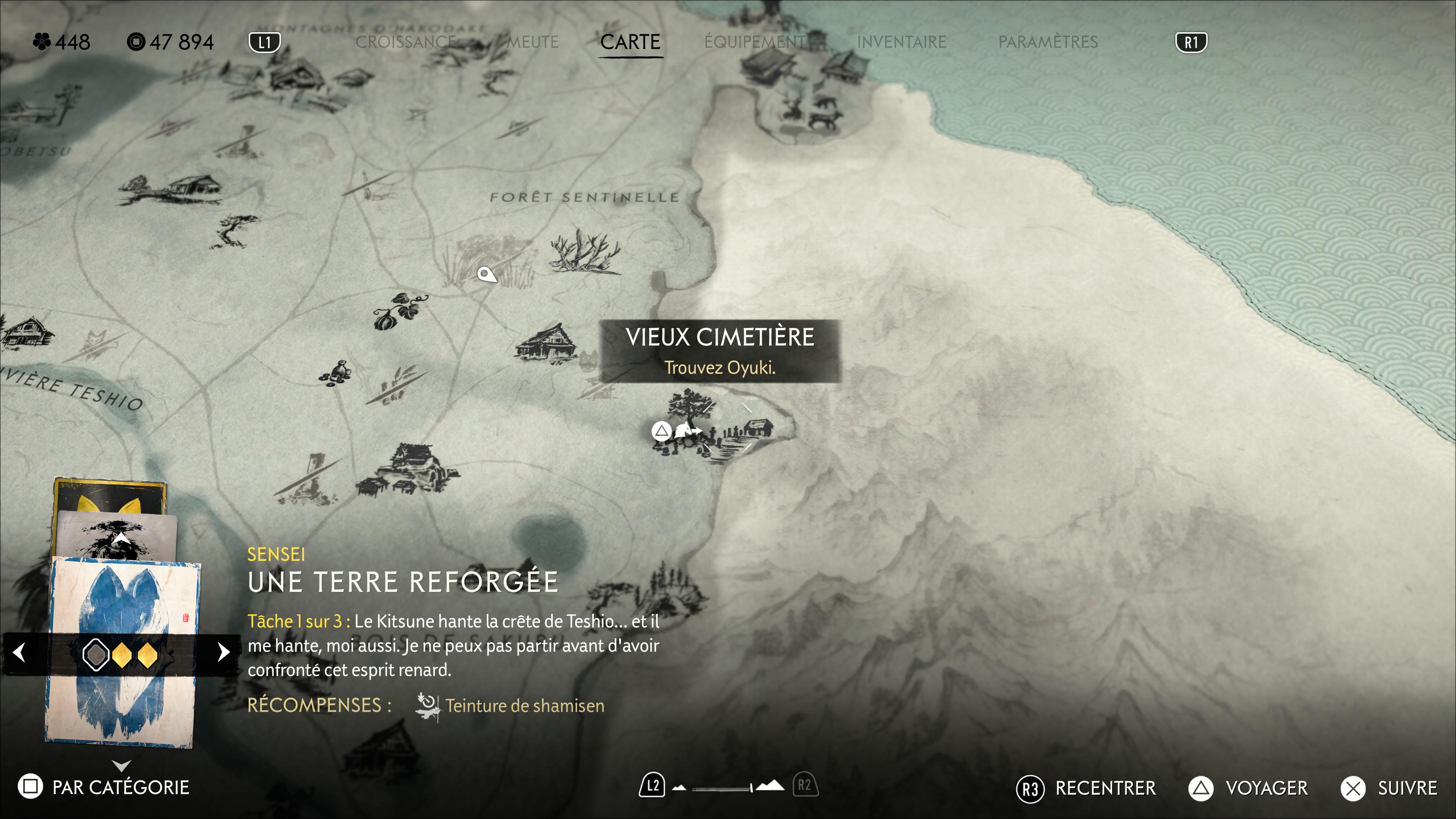Recenter the map with Recentrer
Viewport: 1456px width, 819px height.
click(1086, 788)
